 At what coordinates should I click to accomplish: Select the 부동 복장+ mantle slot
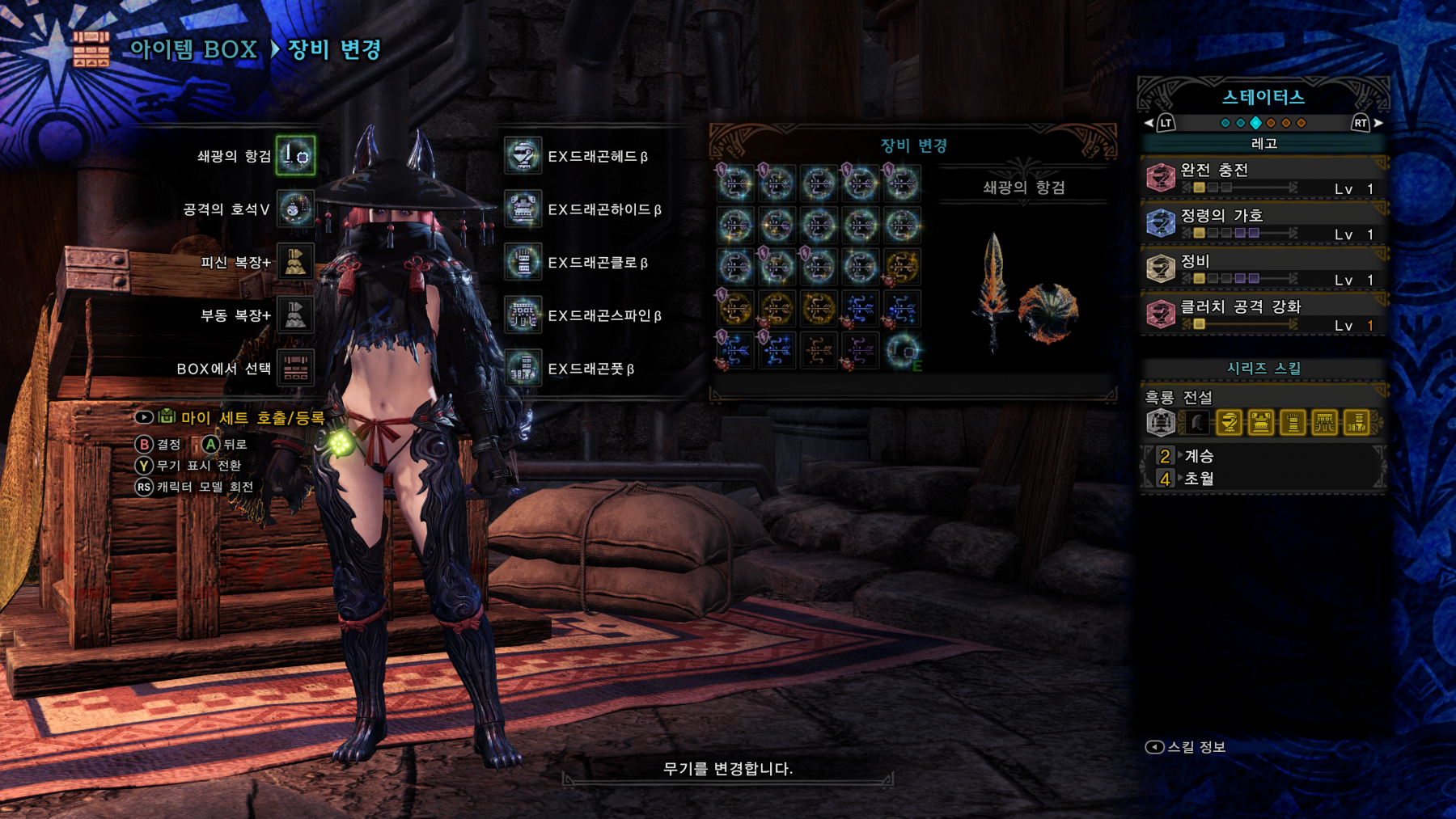pyautogui.click(x=295, y=315)
